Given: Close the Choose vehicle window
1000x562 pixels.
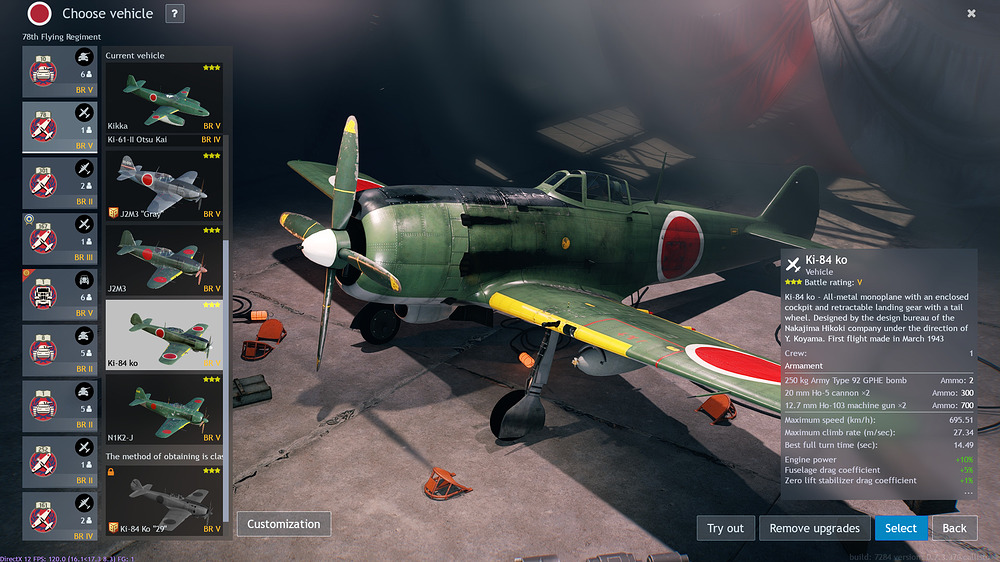Looking at the screenshot, I should 971,14.
